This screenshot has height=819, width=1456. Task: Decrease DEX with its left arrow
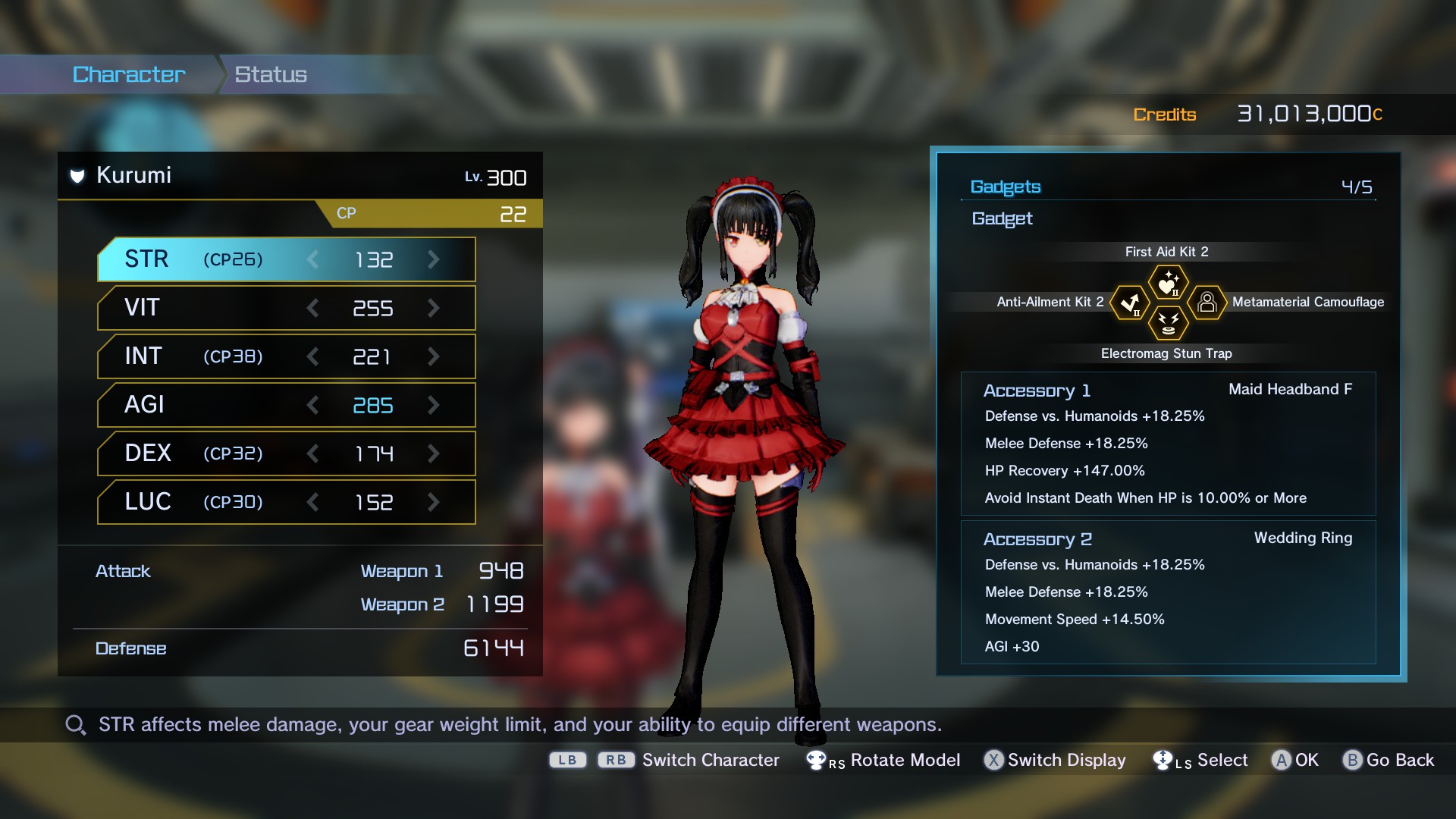[312, 453]
